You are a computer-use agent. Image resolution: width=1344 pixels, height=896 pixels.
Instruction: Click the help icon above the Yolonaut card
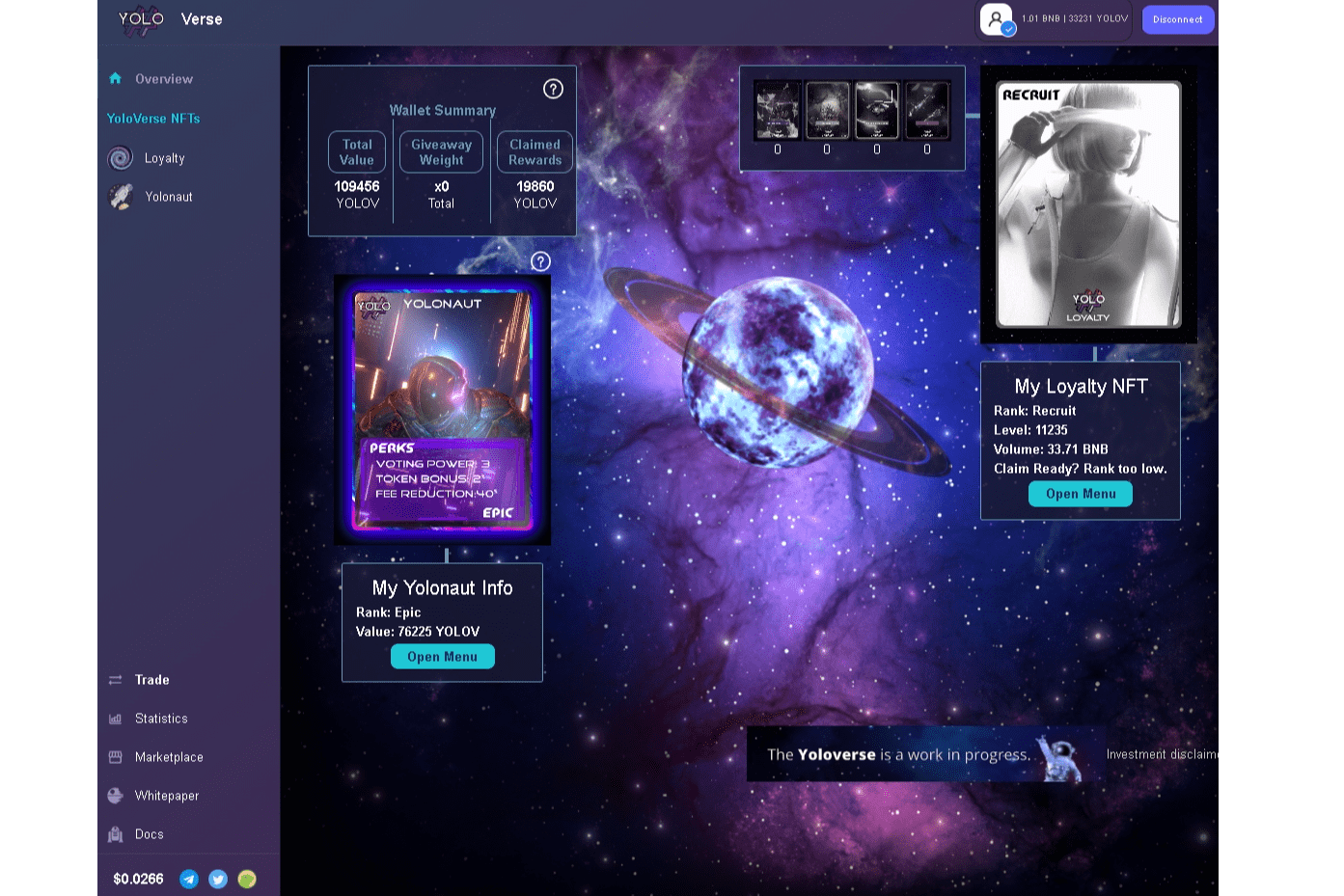539,261
